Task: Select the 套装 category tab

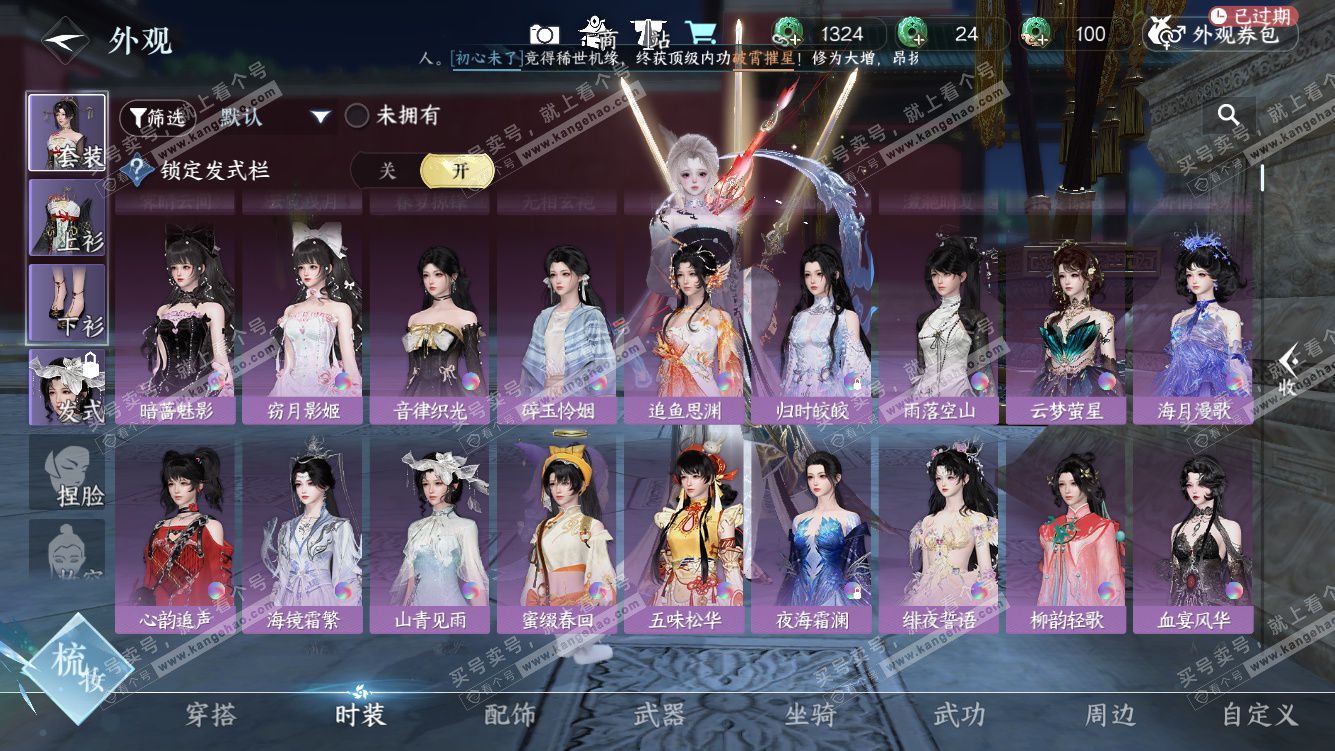Action: tap(67, 133)
